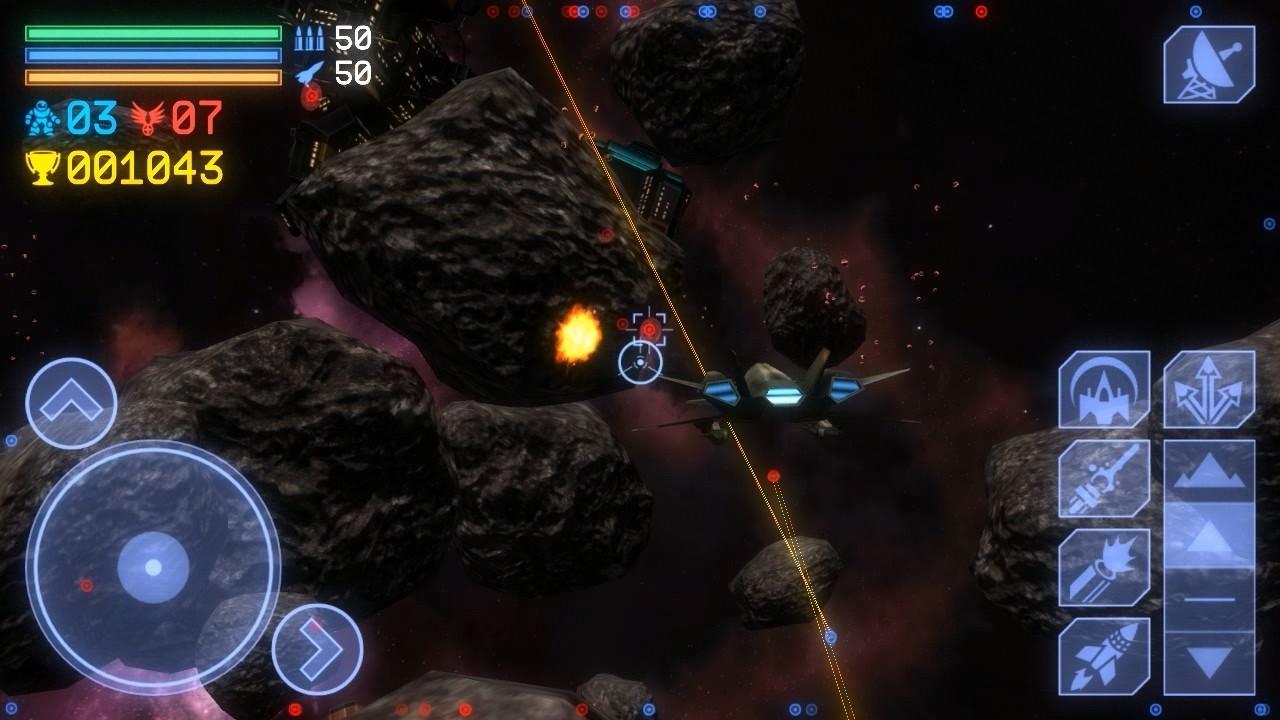Set throttle to maximum double-peak step
This screenshot has width=1280, height=720.
click(1208, 474)
